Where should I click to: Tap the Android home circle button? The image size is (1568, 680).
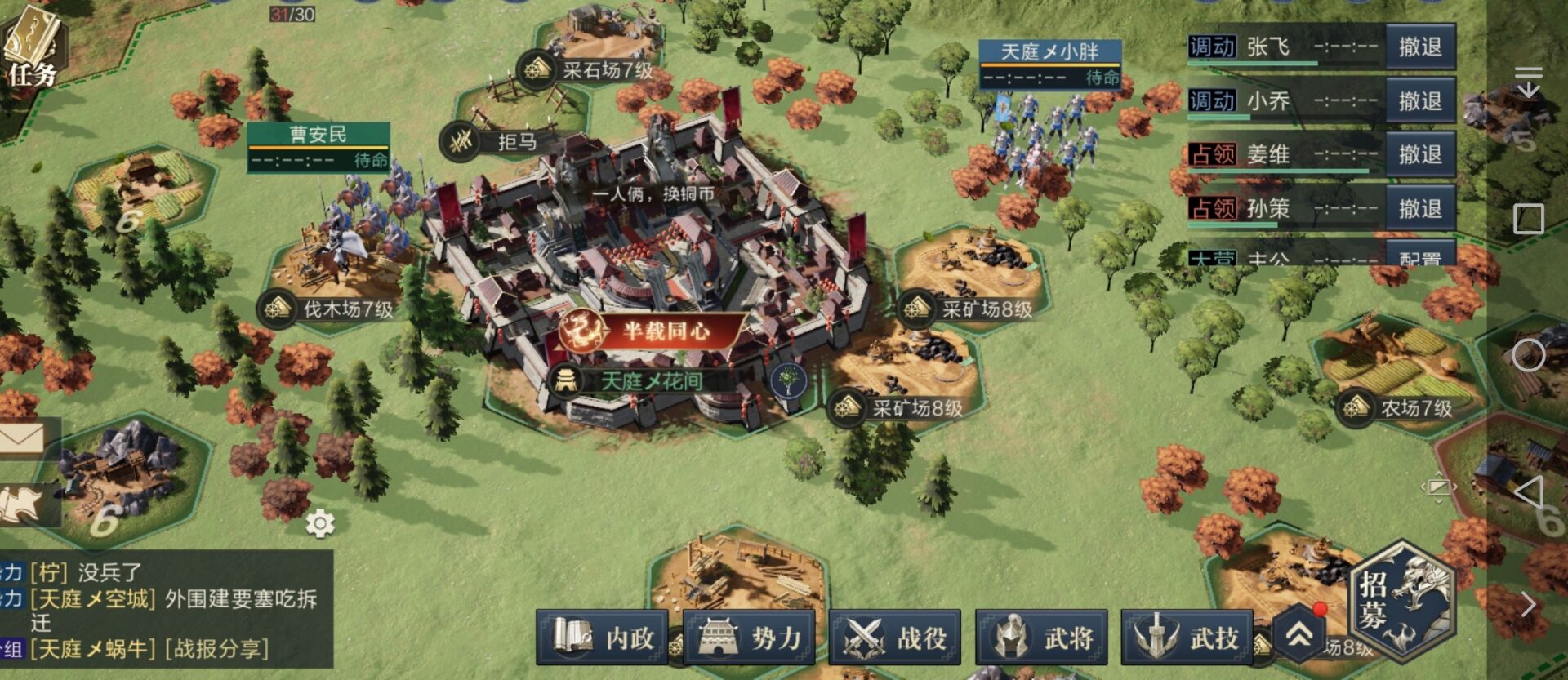click(1528, 355)
